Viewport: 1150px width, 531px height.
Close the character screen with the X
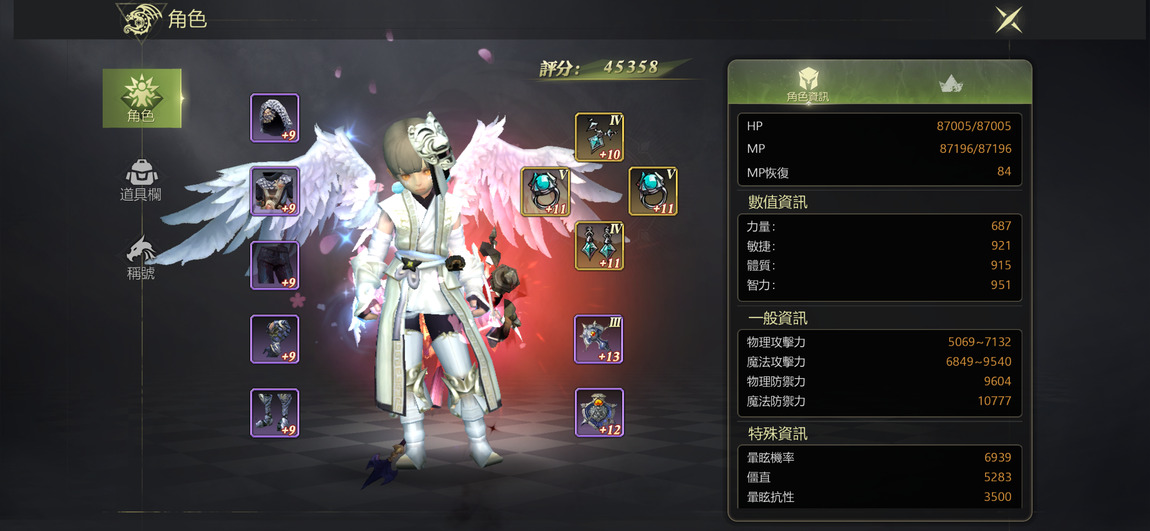[1008, 19]
